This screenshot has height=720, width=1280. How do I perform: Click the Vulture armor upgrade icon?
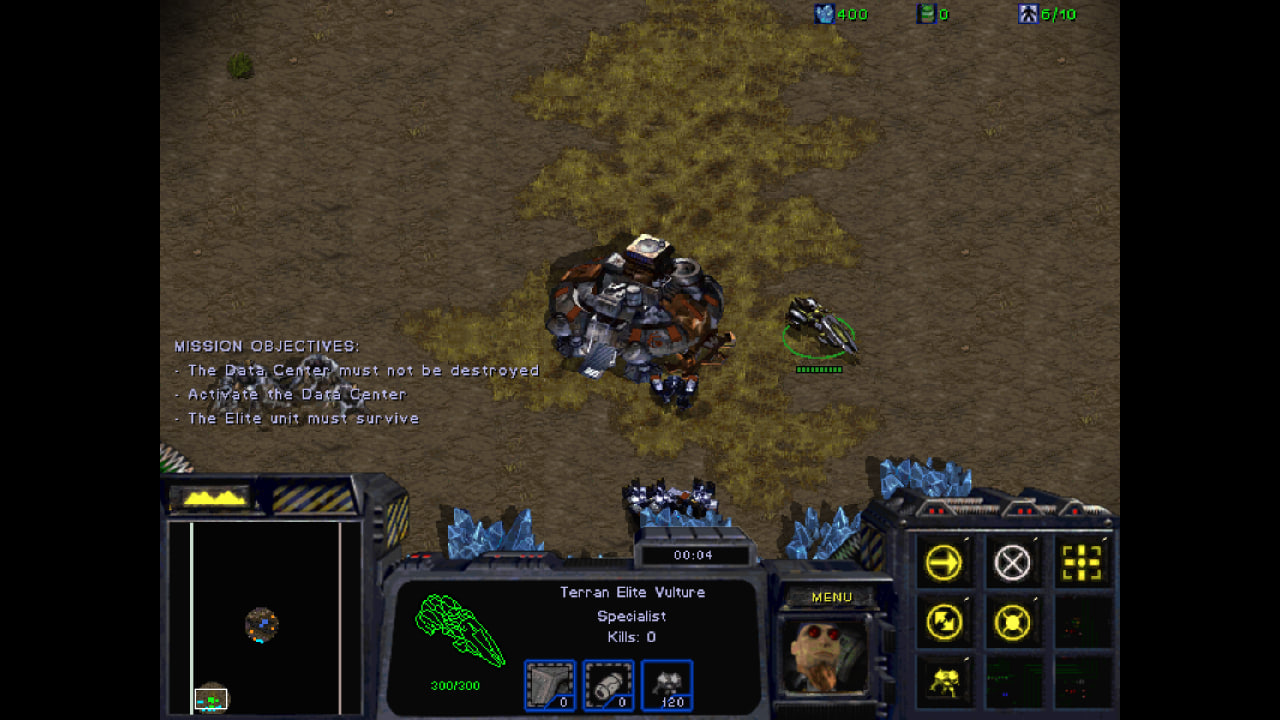pyautogui.click(x=550, y=685)
